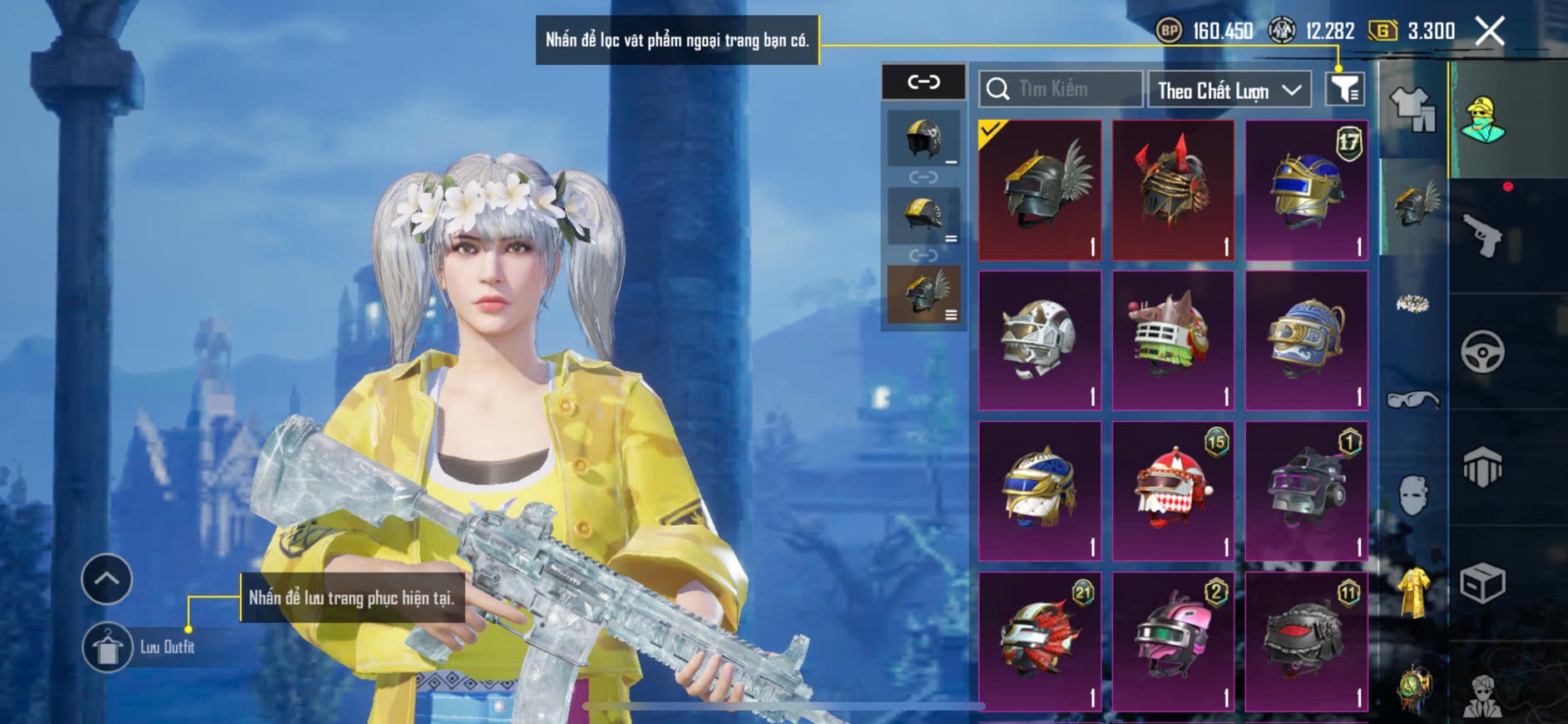Choose the red dragon helmet with badge 21
1568x724 pixels.
pos(1040,642)
